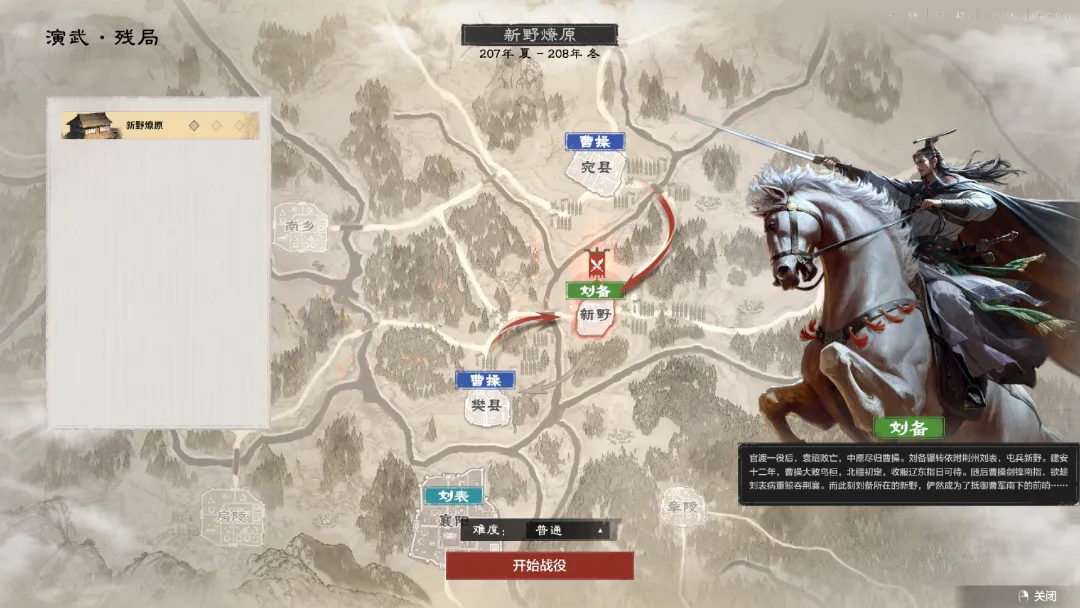1080x608 pixels.
Task: Select the 曹操 faction label at 樊县
Action: coord(485,380)
